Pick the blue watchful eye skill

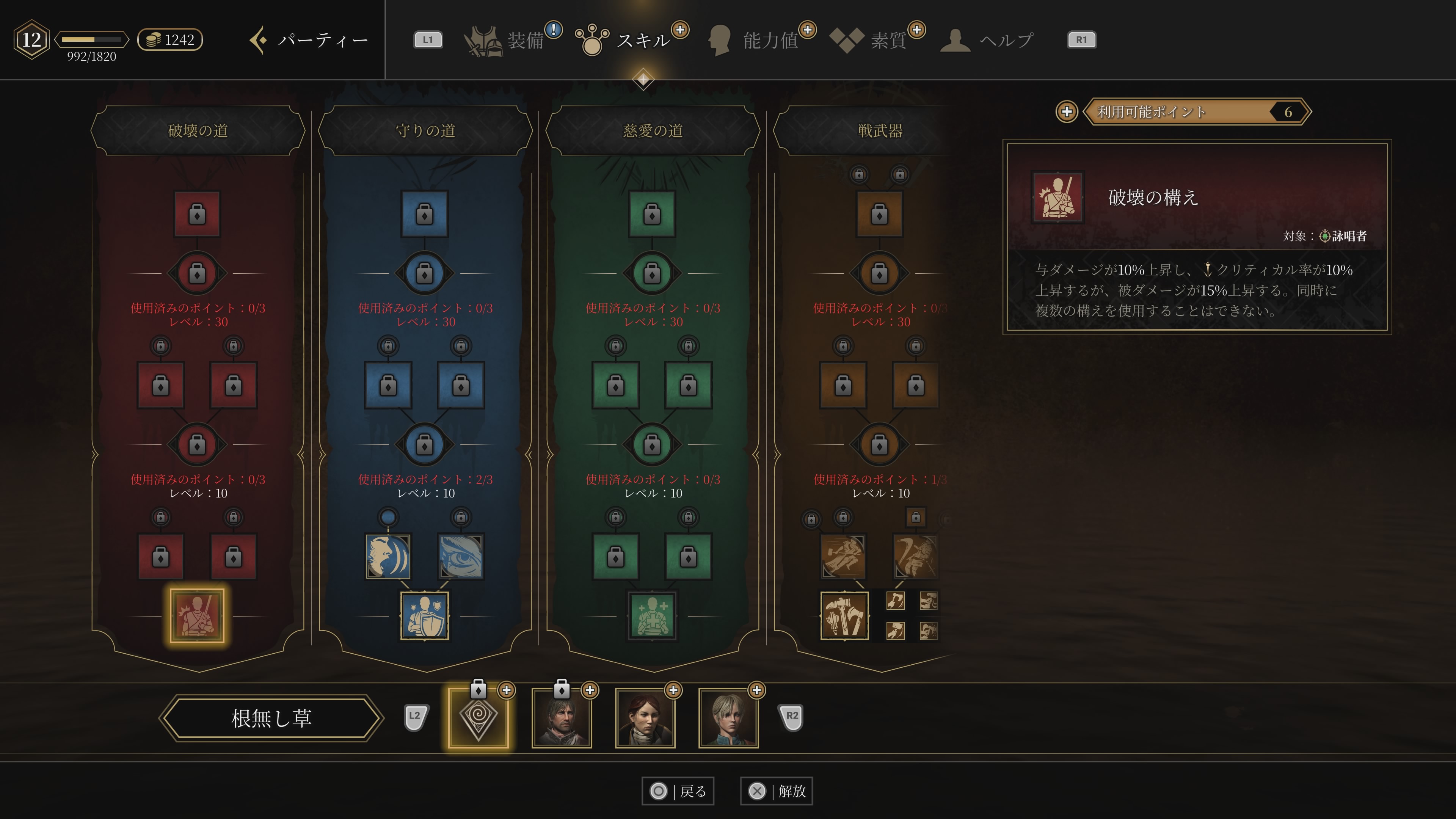coord(461,557)
